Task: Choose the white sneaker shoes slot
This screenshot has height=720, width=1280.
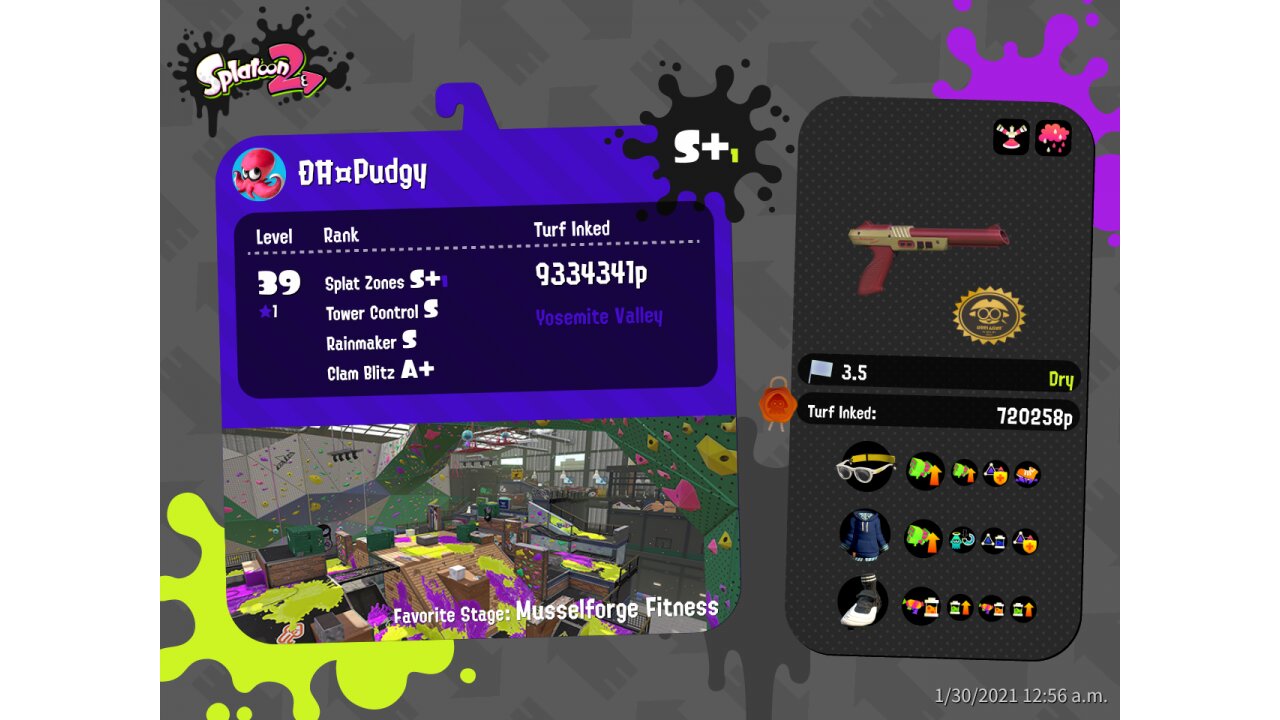Action: [862, 601]
